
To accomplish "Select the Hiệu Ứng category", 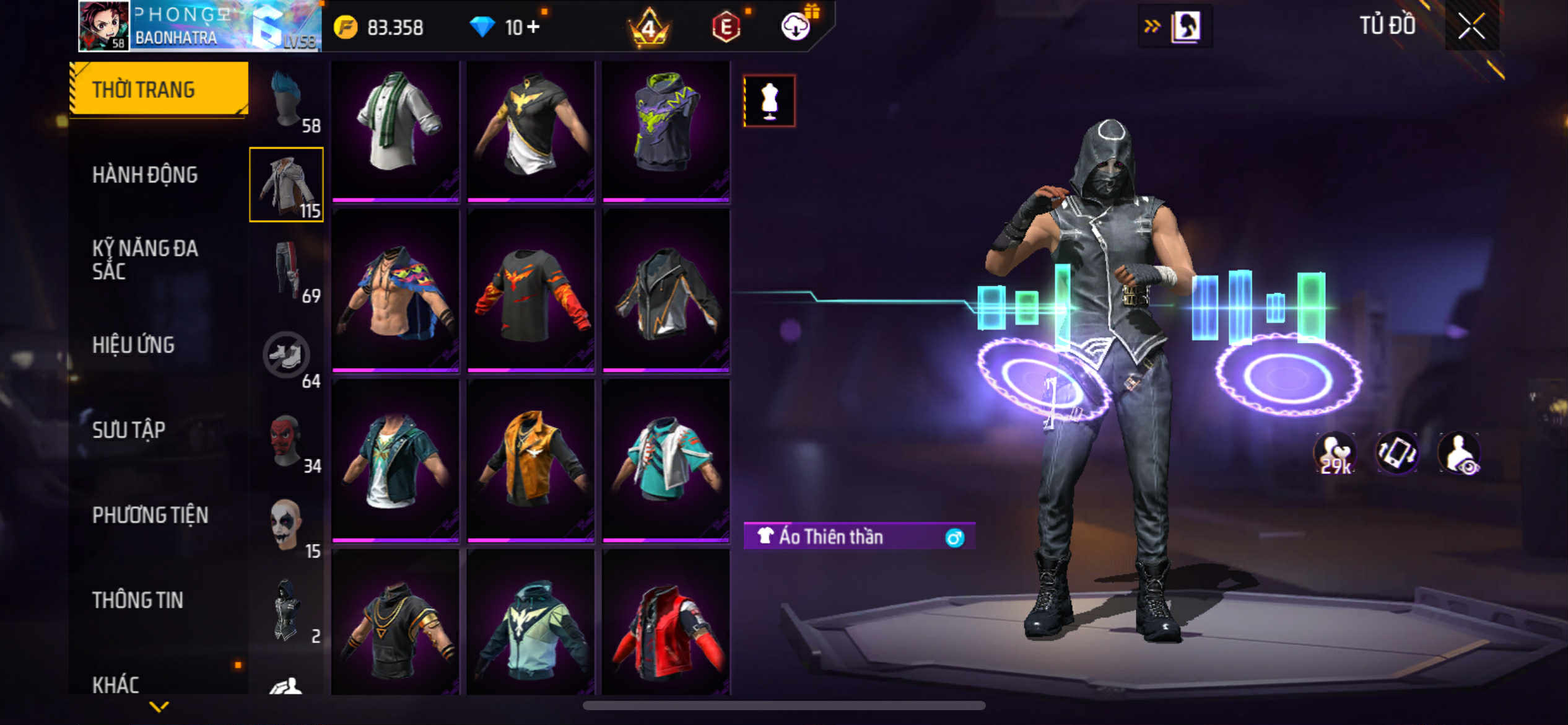I will 133,345.
